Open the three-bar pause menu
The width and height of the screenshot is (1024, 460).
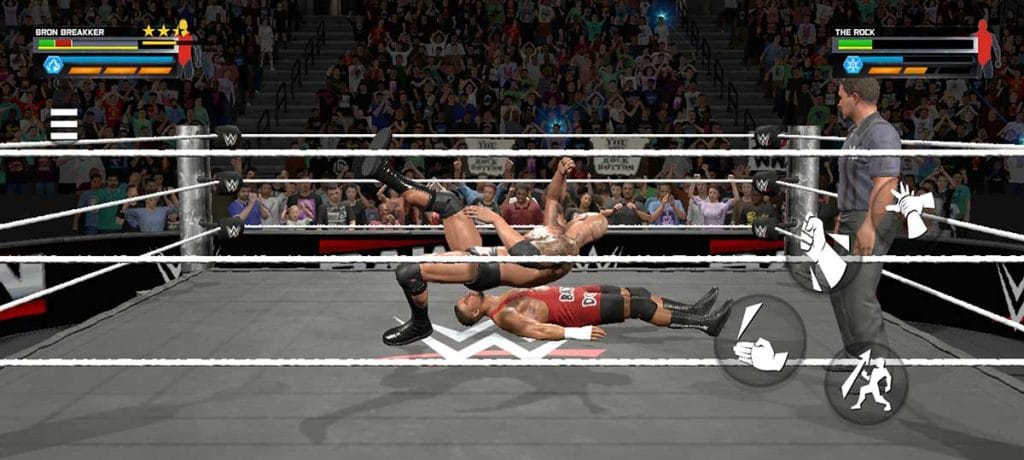point(64,123)
